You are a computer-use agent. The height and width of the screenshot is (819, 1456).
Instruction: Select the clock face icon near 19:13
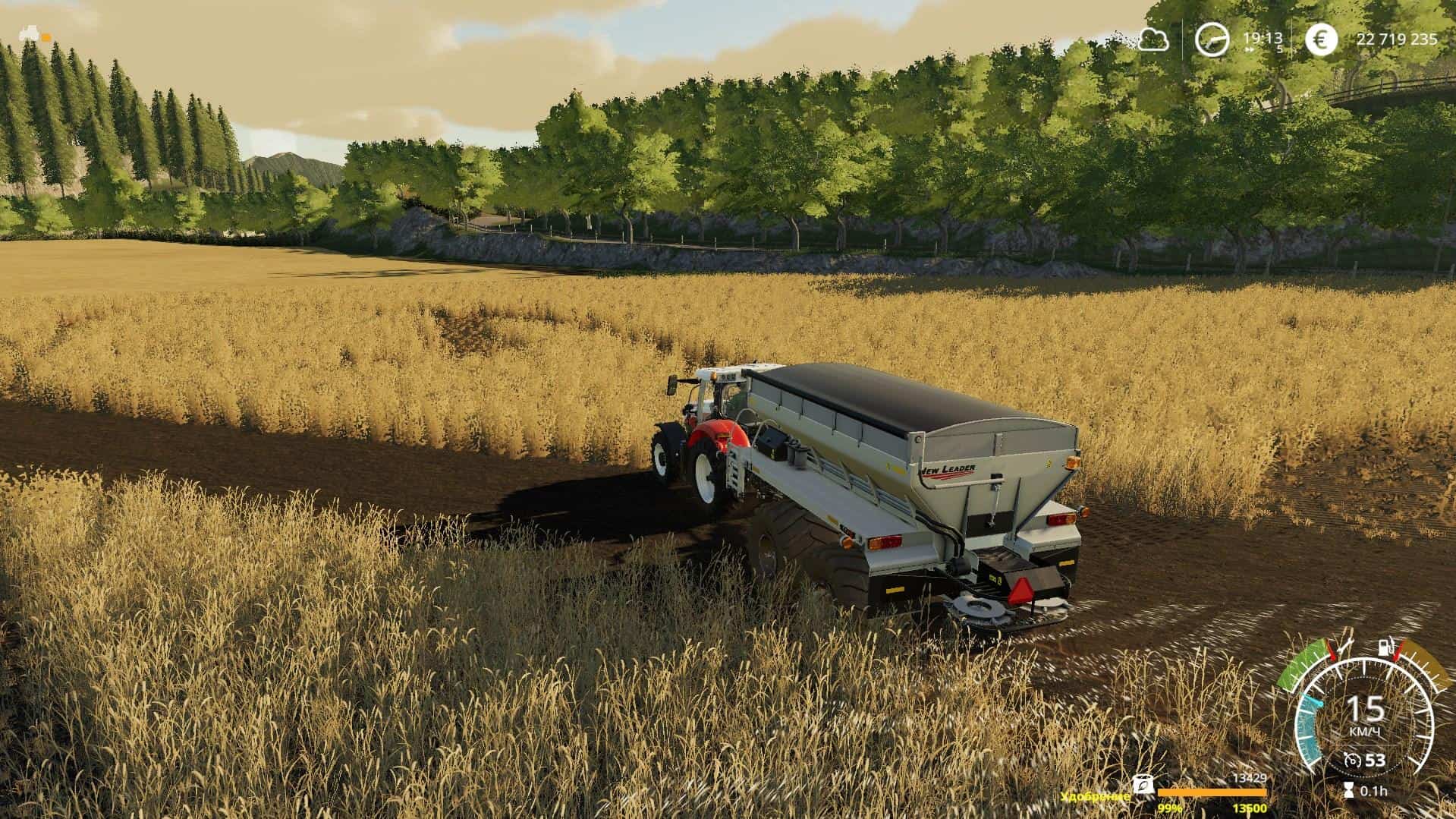(1212, 36)
